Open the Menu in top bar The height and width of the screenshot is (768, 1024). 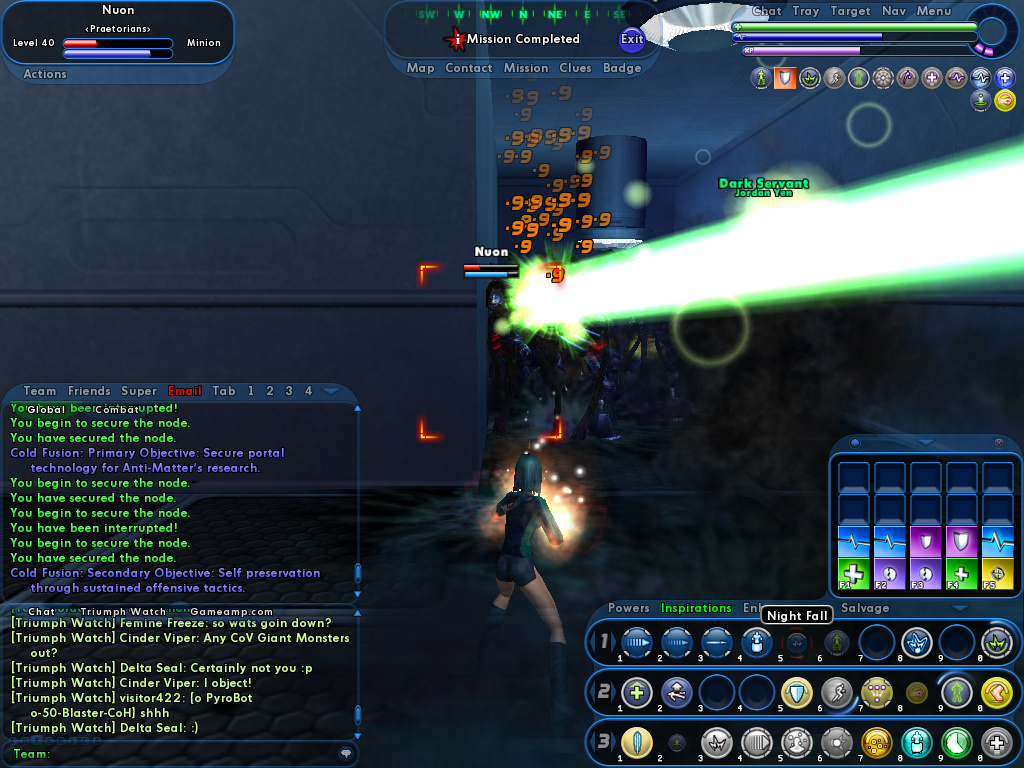tap(934, 11)
